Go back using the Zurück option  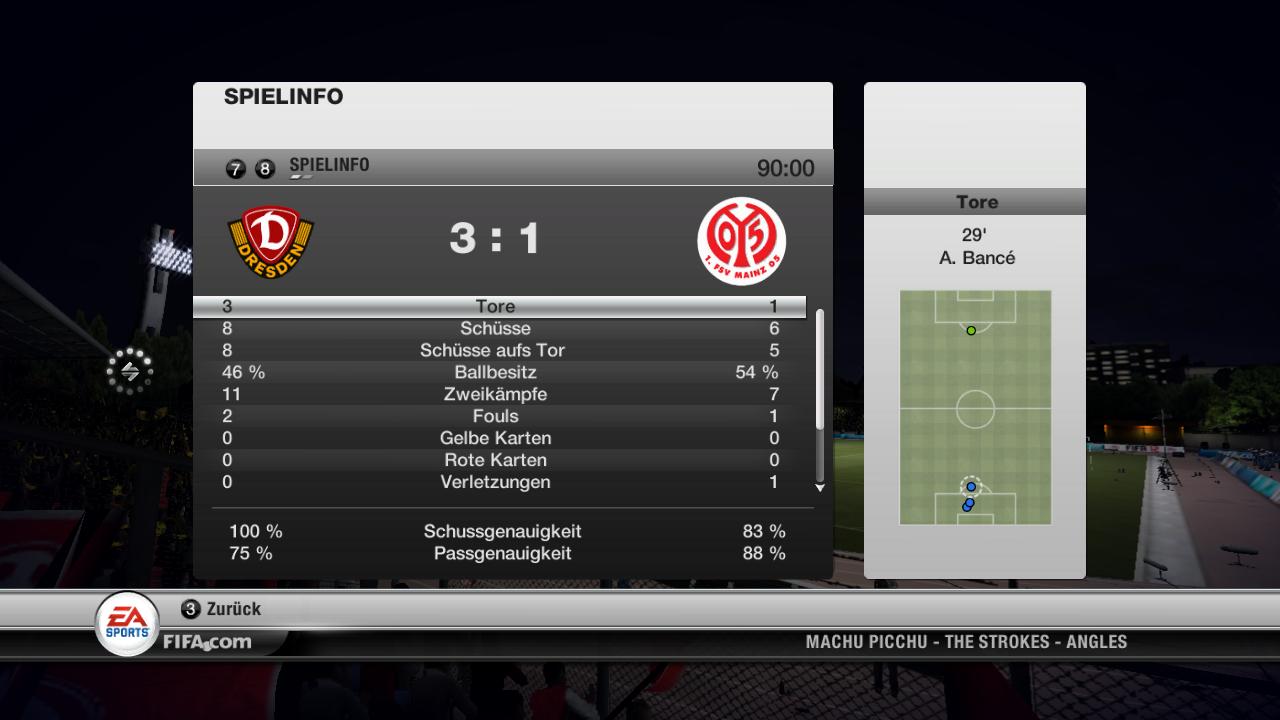(222, 609)
